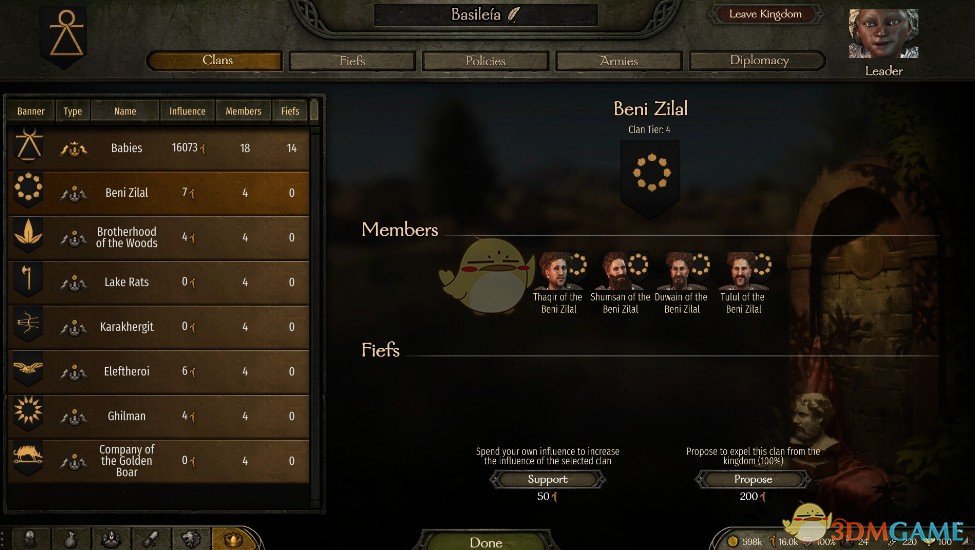Viewport: 975px width, 550px height.
Task: Click the kingdom Leader portrait
Action: point(883,35)
